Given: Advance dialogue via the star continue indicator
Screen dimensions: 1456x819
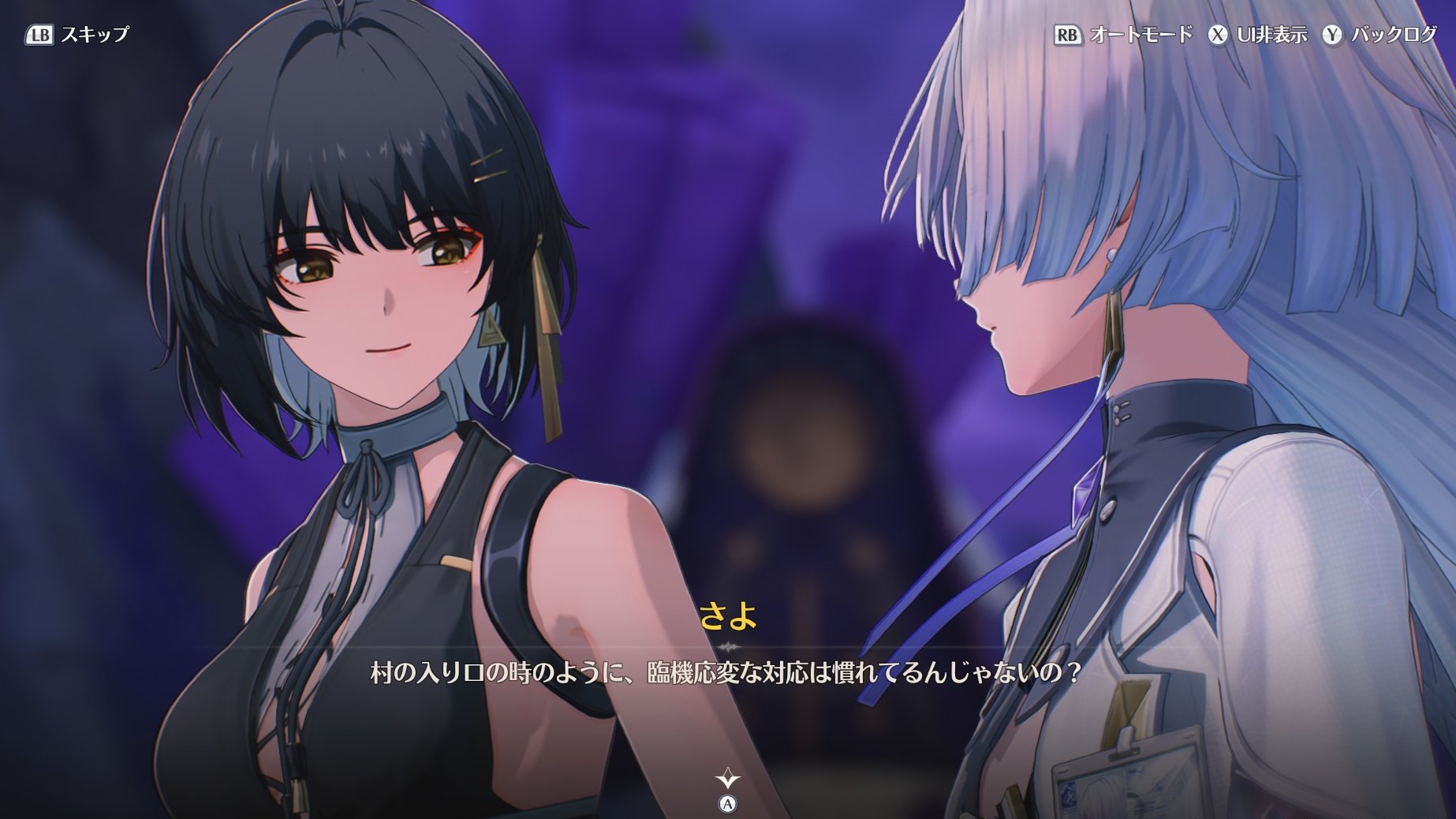Looking at the screenshot, I should [x=727, y=780].
